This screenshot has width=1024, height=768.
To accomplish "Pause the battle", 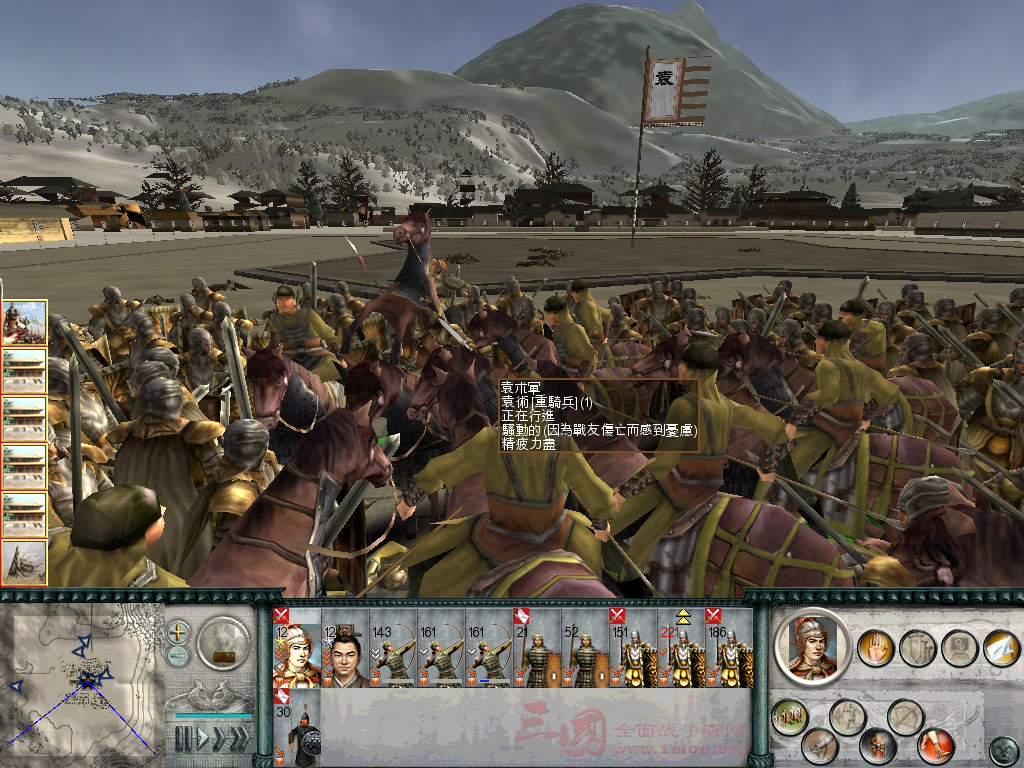I will [183, 739].
